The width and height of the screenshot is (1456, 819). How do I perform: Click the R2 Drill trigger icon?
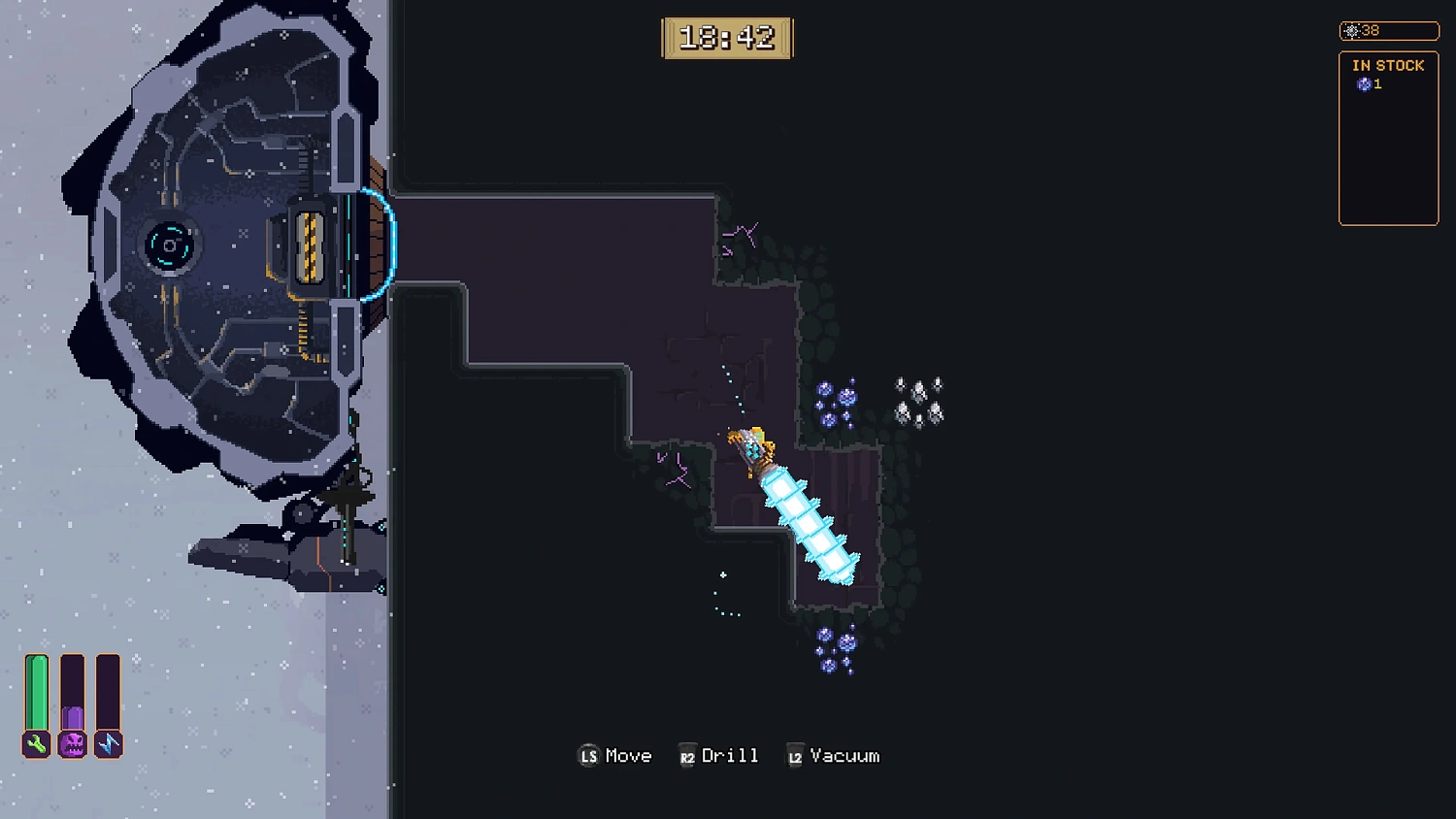click(688, 755)
